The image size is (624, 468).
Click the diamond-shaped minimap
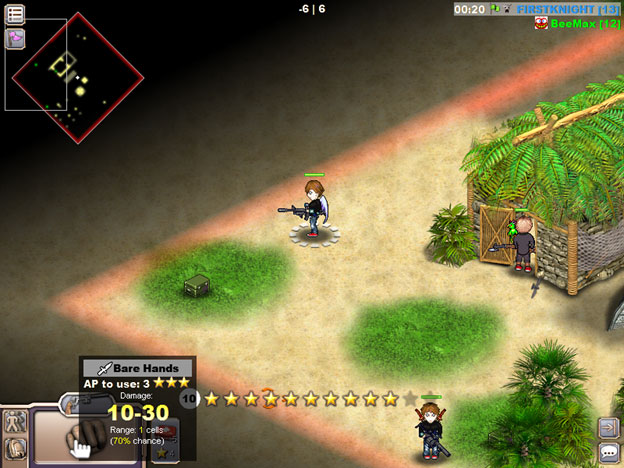pyautogui.click(x=76, y=78)
